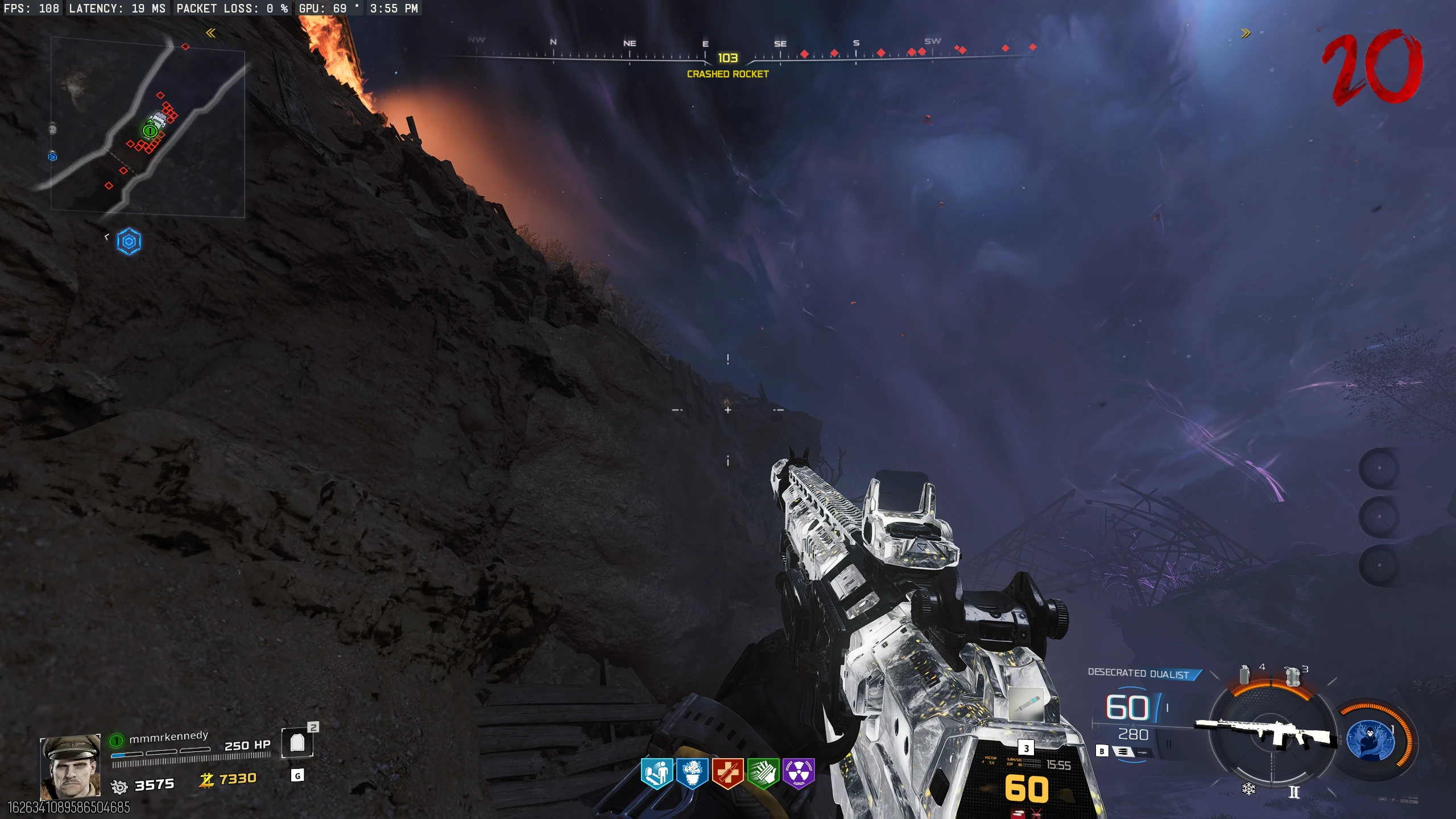Collapse minimap with the yellow double-chevron

[x=210, y=33]
